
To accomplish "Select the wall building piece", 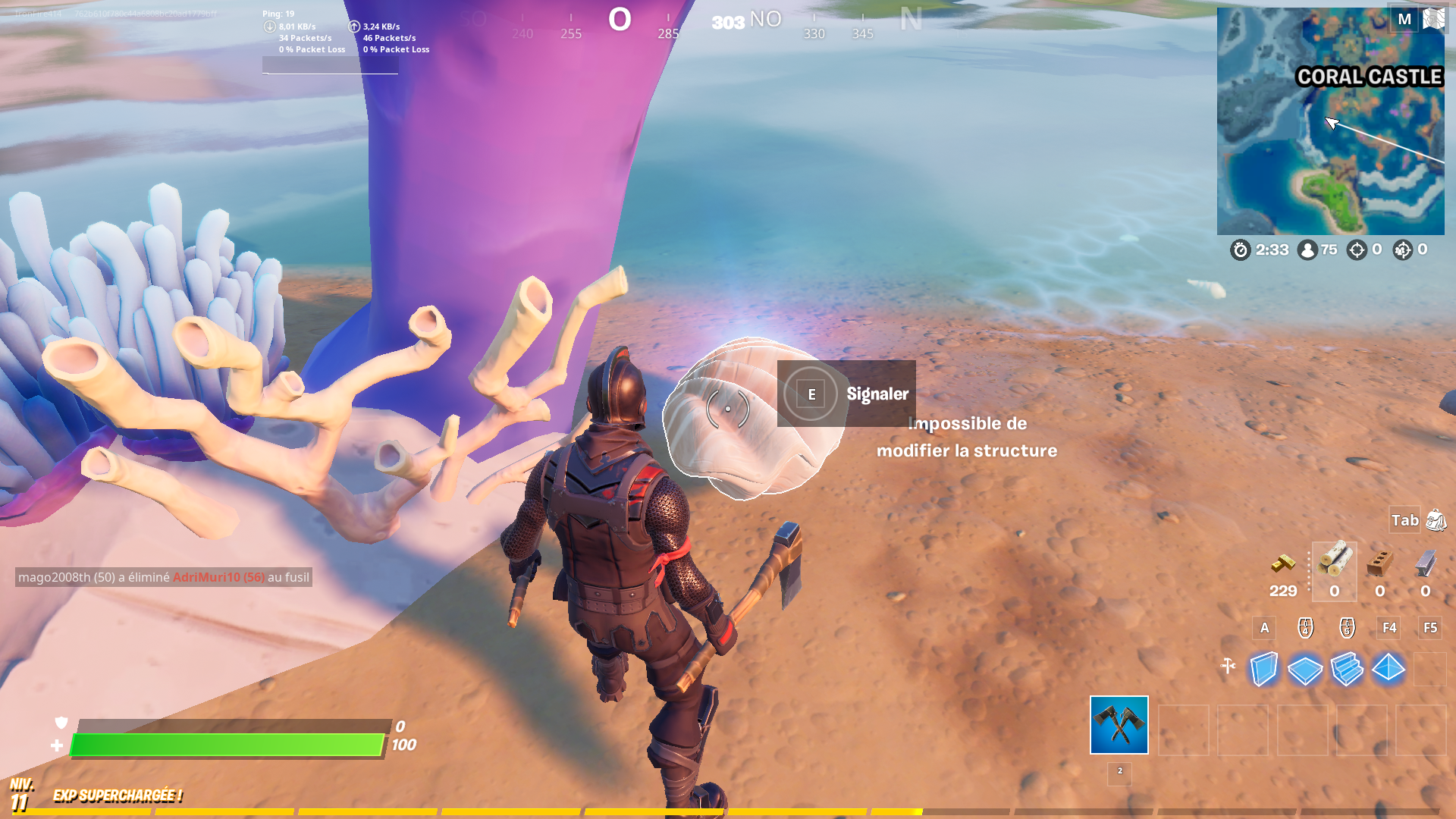I will [1264, 669].
